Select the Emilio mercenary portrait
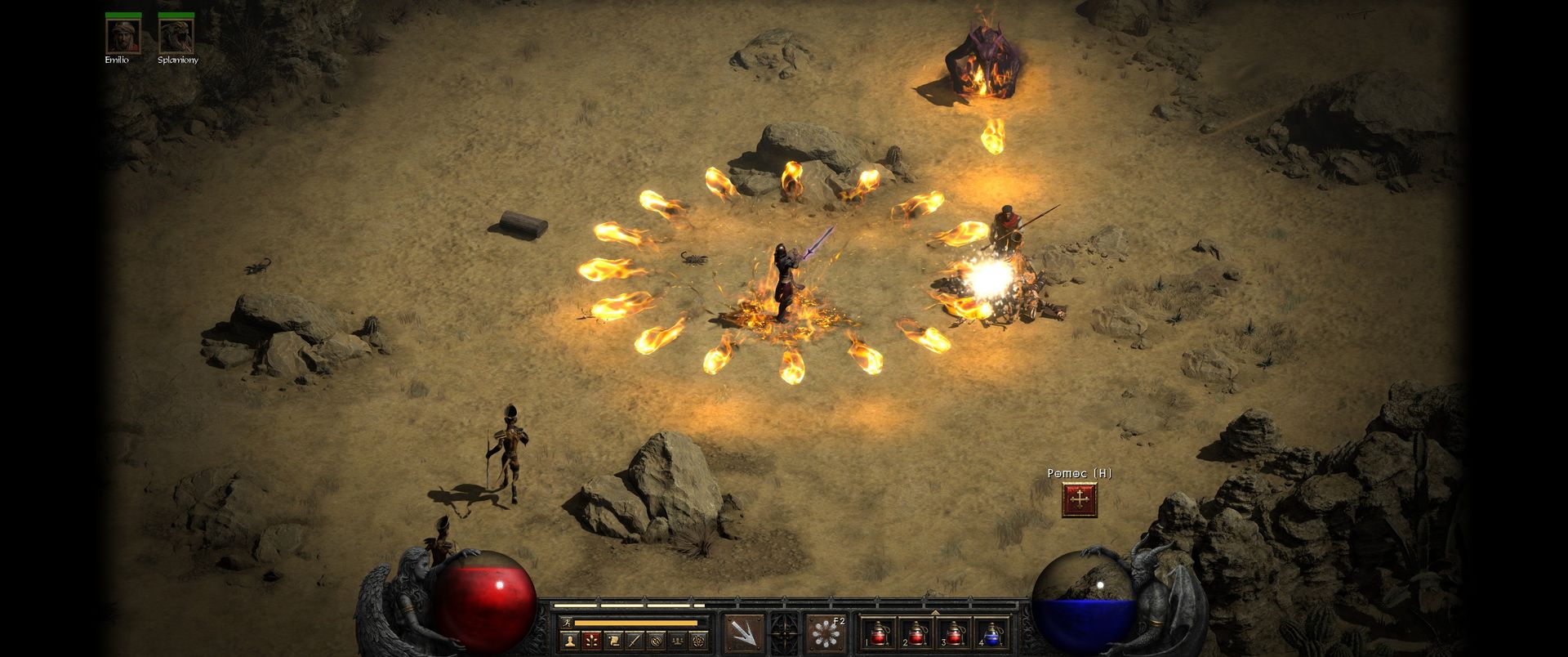Viewport: 1568px width, 657px height. tap(122, 35)
